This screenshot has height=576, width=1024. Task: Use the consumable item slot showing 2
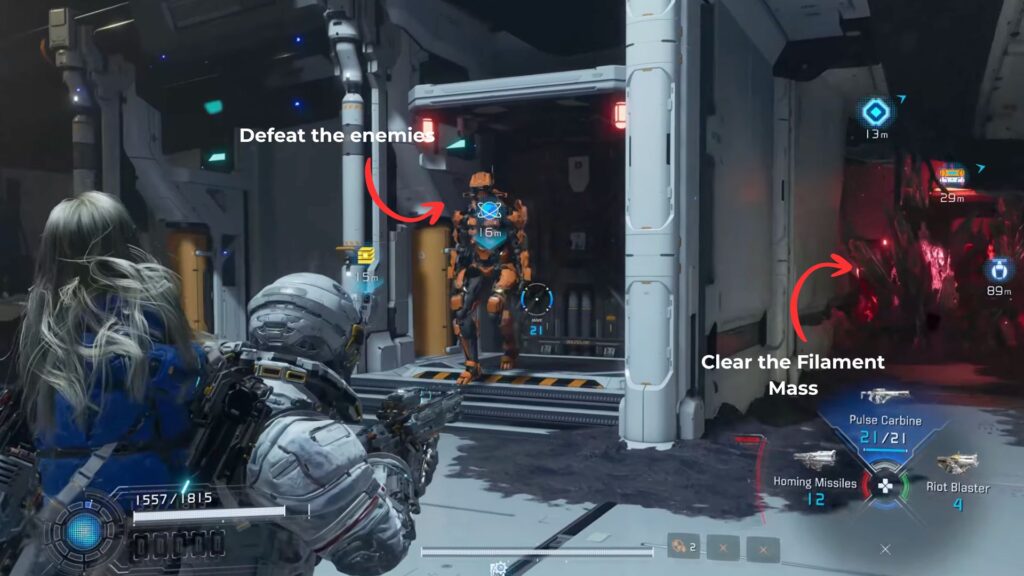682,547
